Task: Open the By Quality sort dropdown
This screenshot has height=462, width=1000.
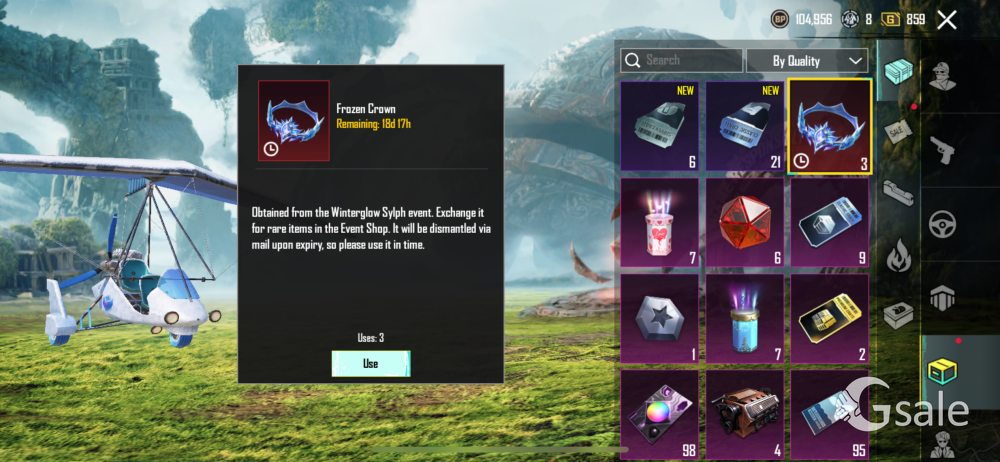Action: coord(806,60)
